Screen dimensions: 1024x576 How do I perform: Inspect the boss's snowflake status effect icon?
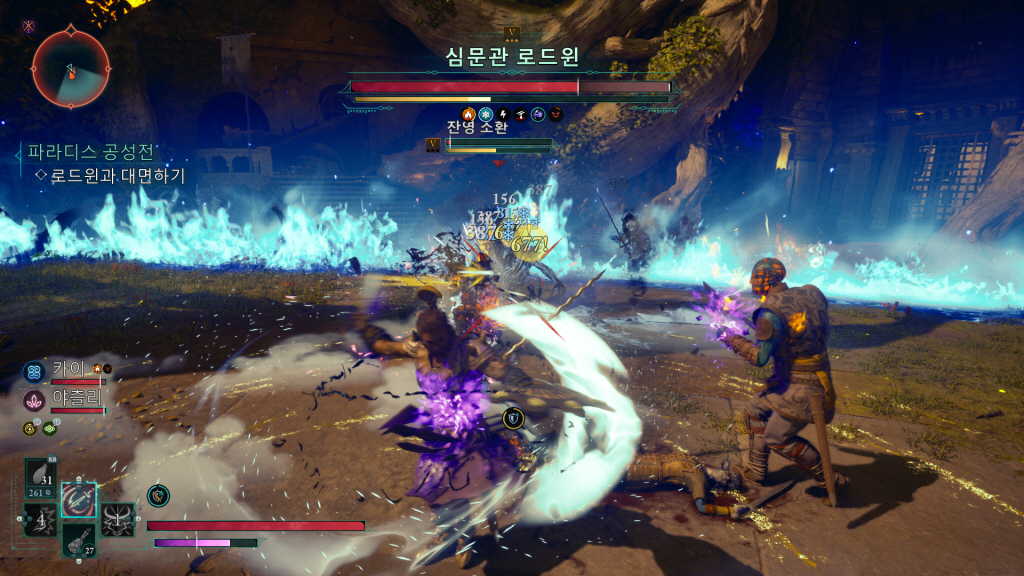point(486,114)
